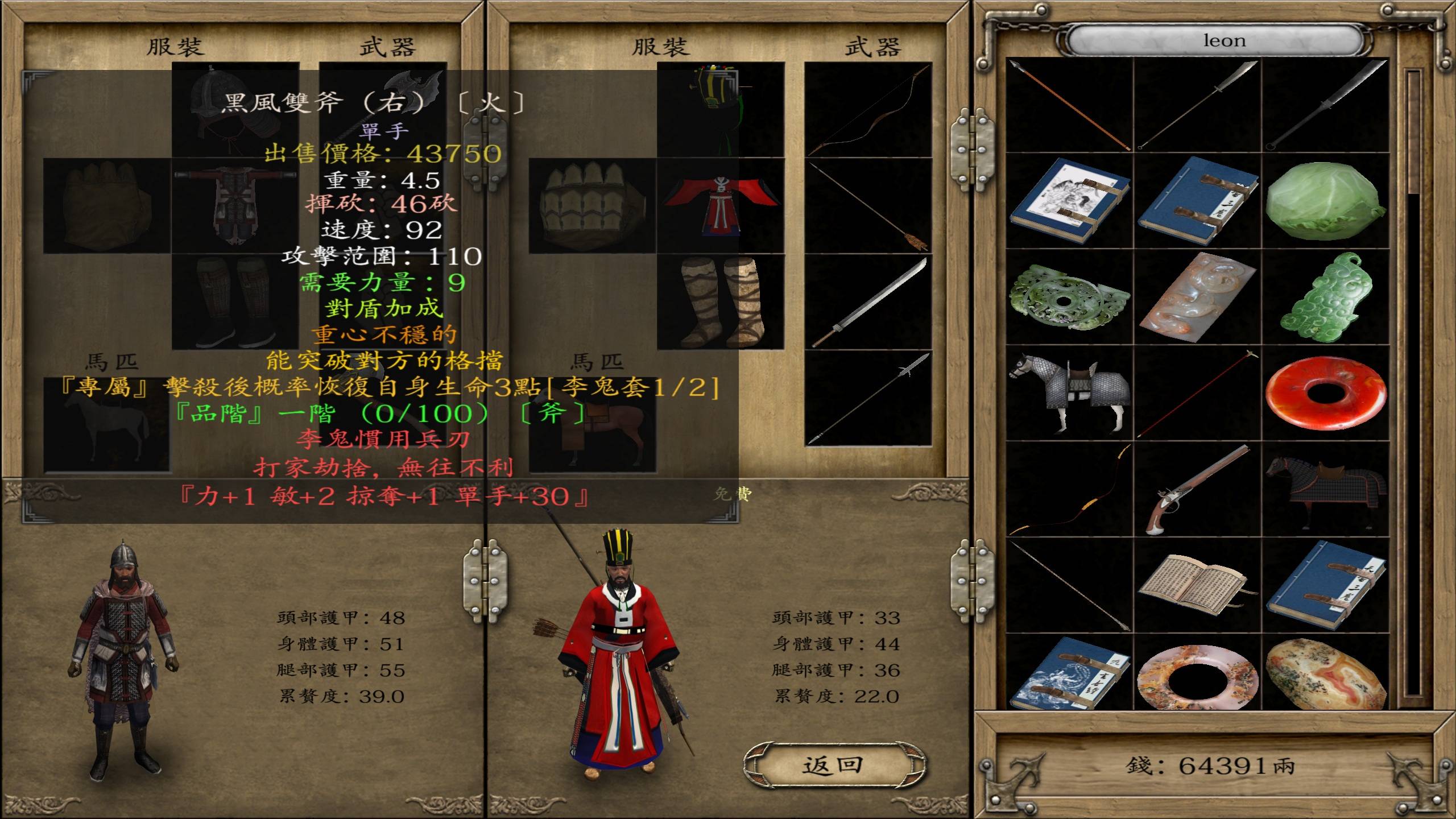Select the red jade ring item
1456x819 pixels.
1325,392
